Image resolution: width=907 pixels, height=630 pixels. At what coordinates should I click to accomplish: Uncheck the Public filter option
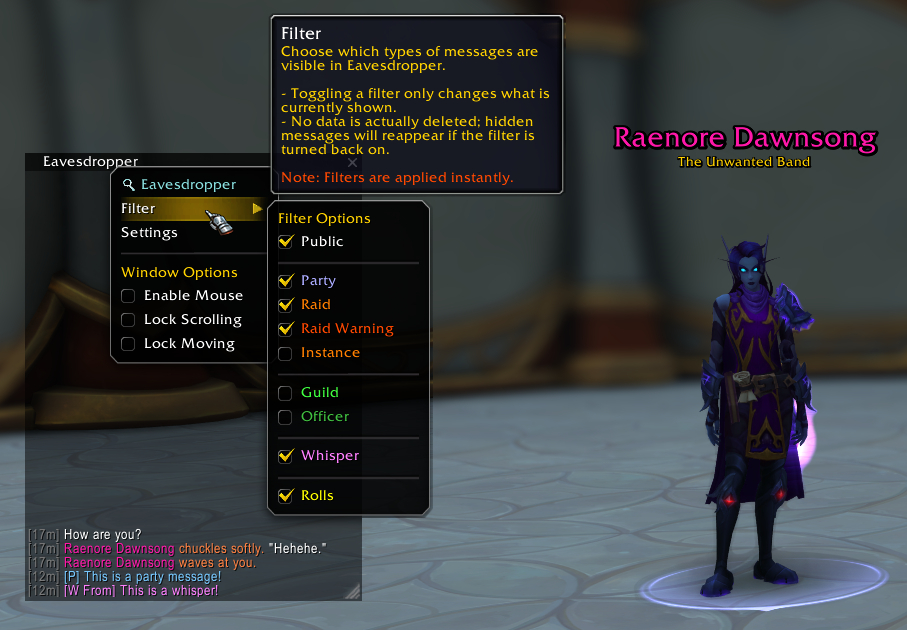(286, 241)
